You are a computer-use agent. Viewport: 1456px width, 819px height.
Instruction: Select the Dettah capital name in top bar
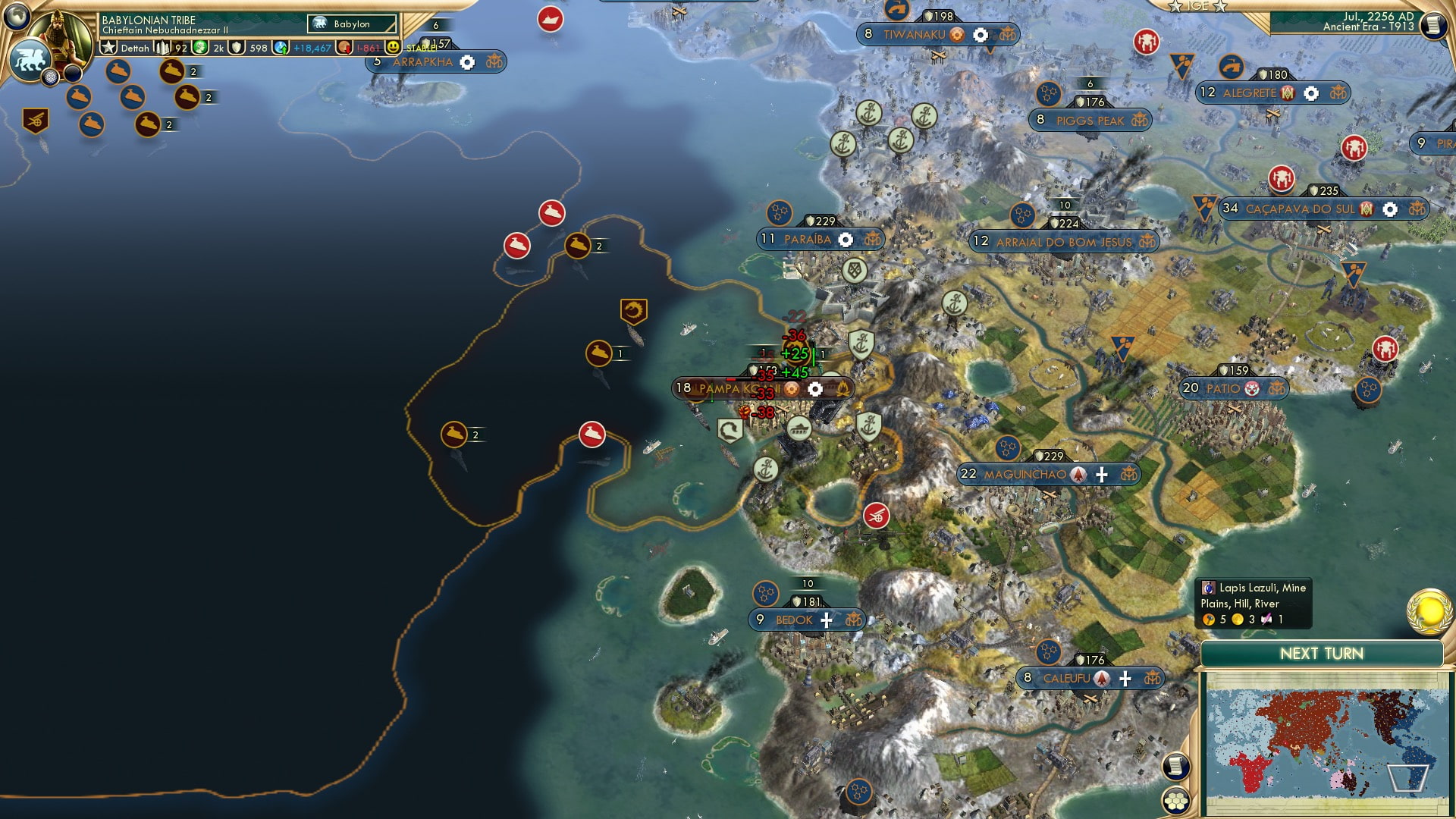(135, 48)
